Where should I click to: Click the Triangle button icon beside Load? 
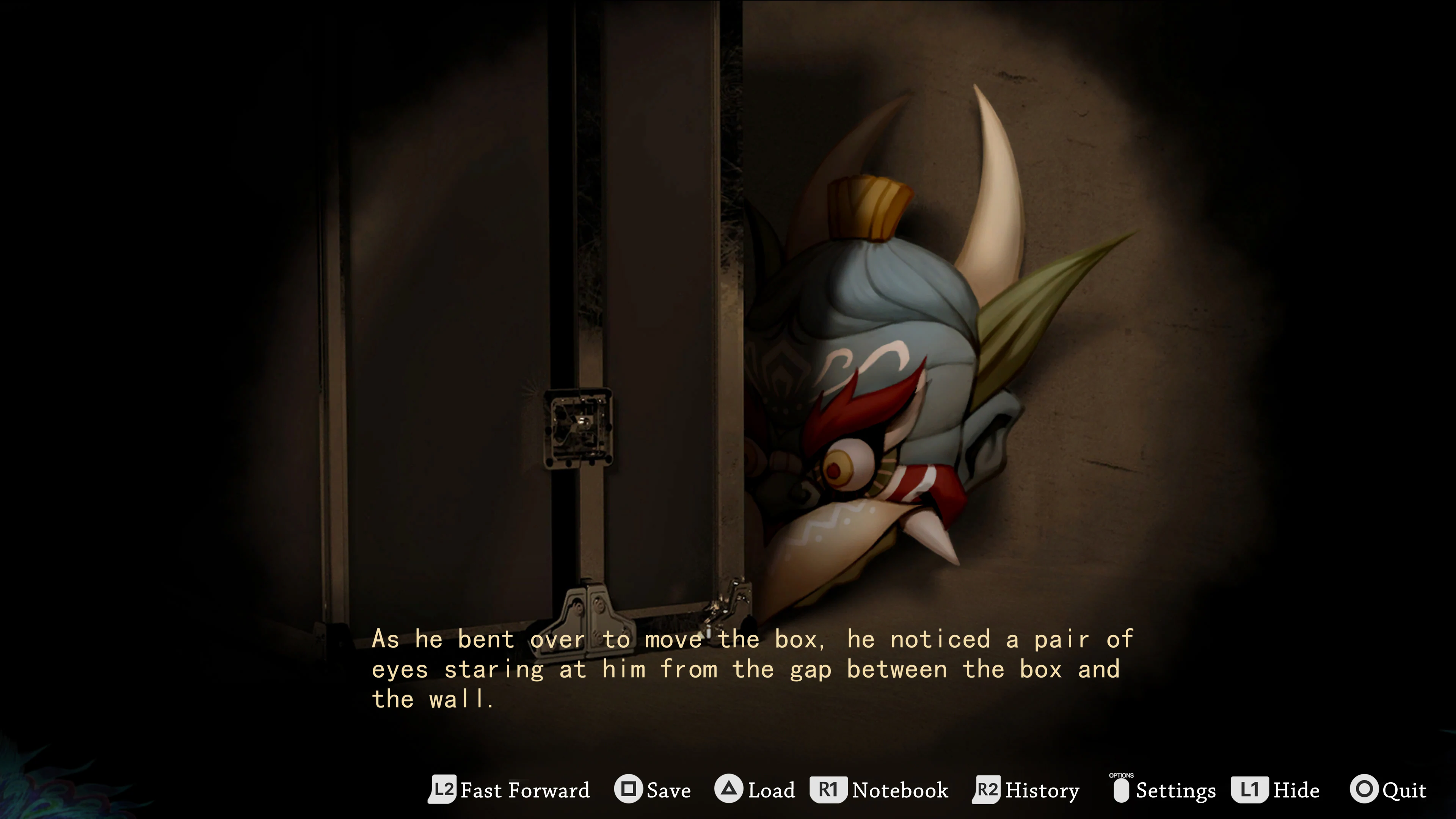pos(729,790)
